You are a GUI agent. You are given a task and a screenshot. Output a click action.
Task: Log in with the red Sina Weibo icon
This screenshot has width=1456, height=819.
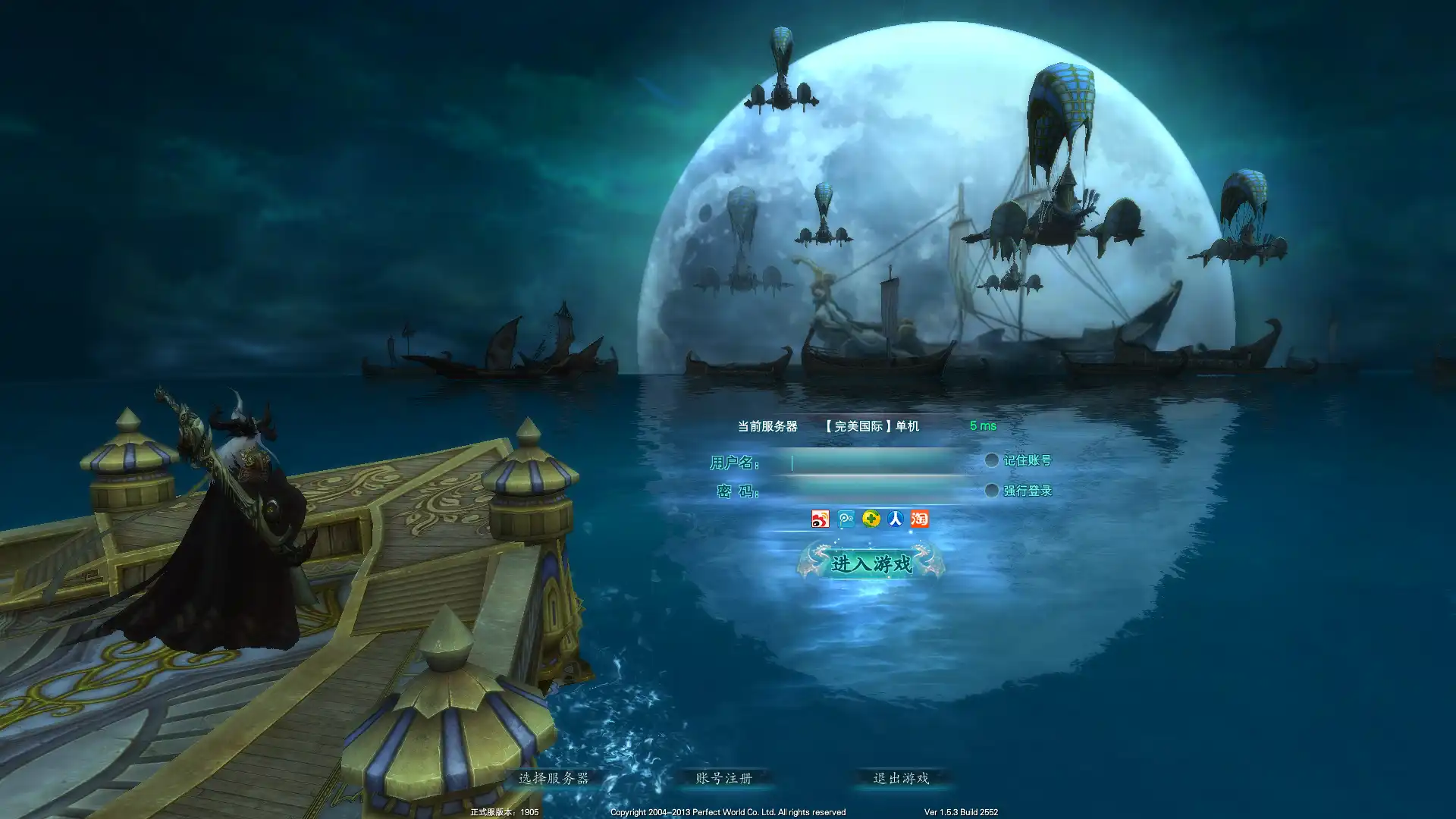click(820, 519)
